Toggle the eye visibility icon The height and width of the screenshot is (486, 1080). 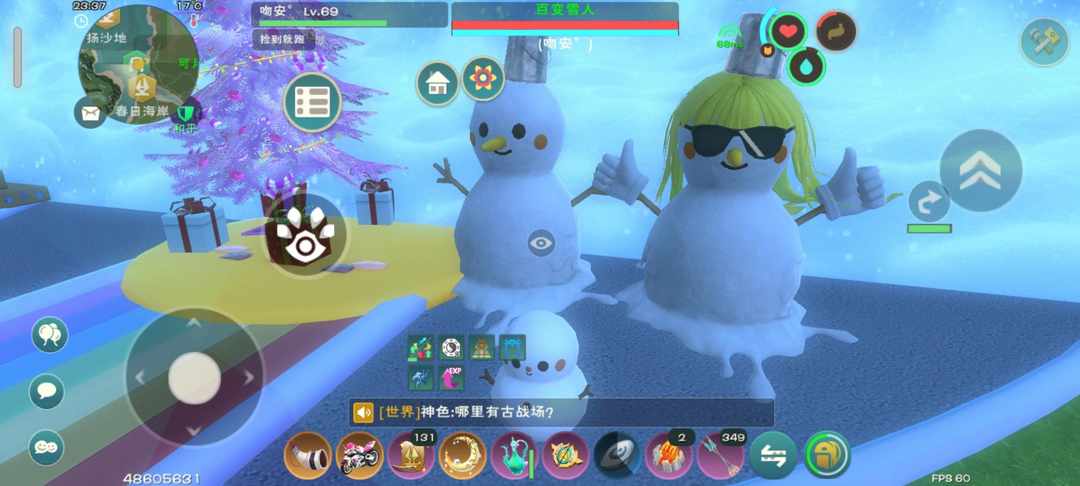click(541, 242)
